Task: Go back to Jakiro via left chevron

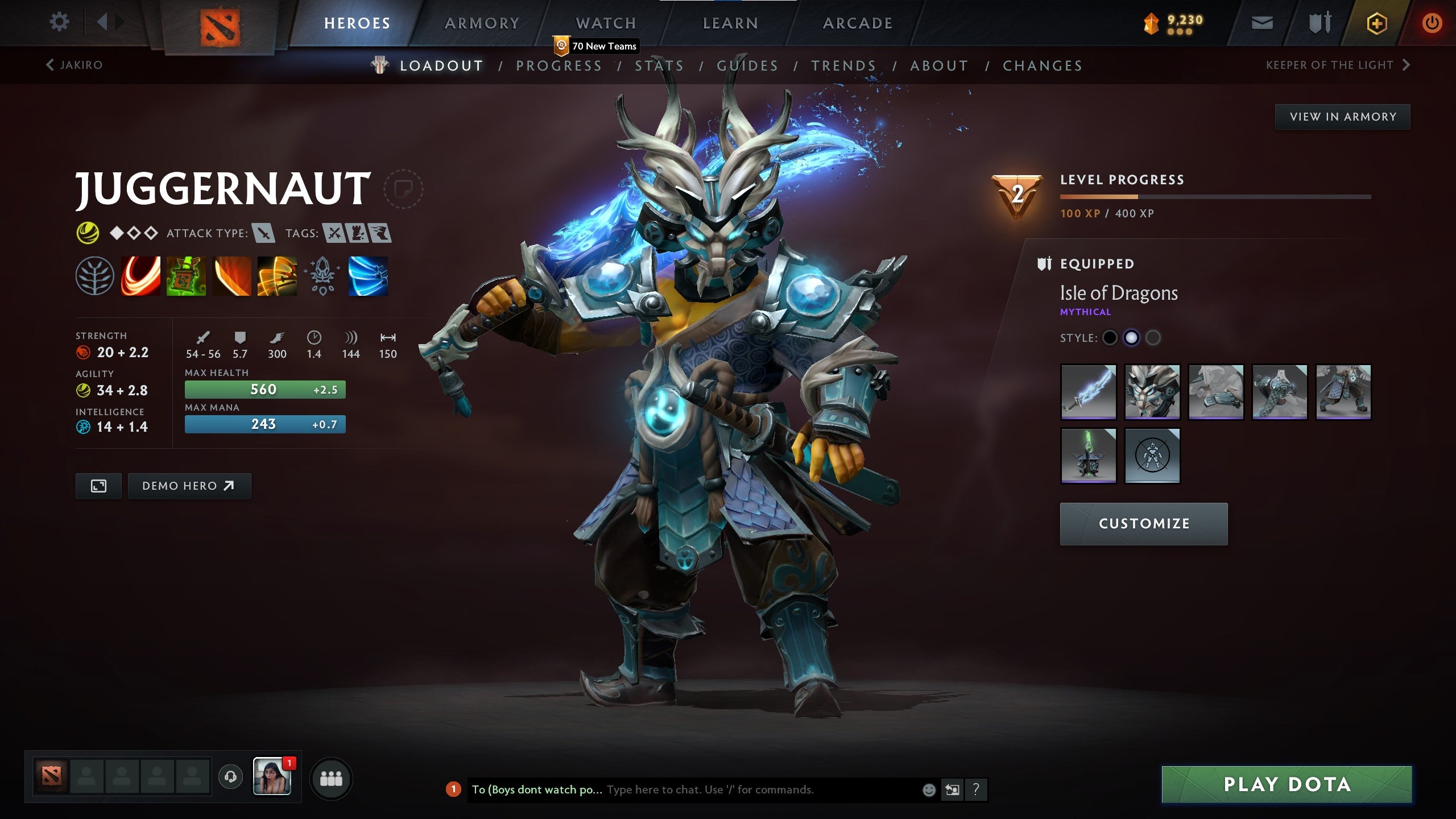Action: pyautogui.click(x=51, y=64)
